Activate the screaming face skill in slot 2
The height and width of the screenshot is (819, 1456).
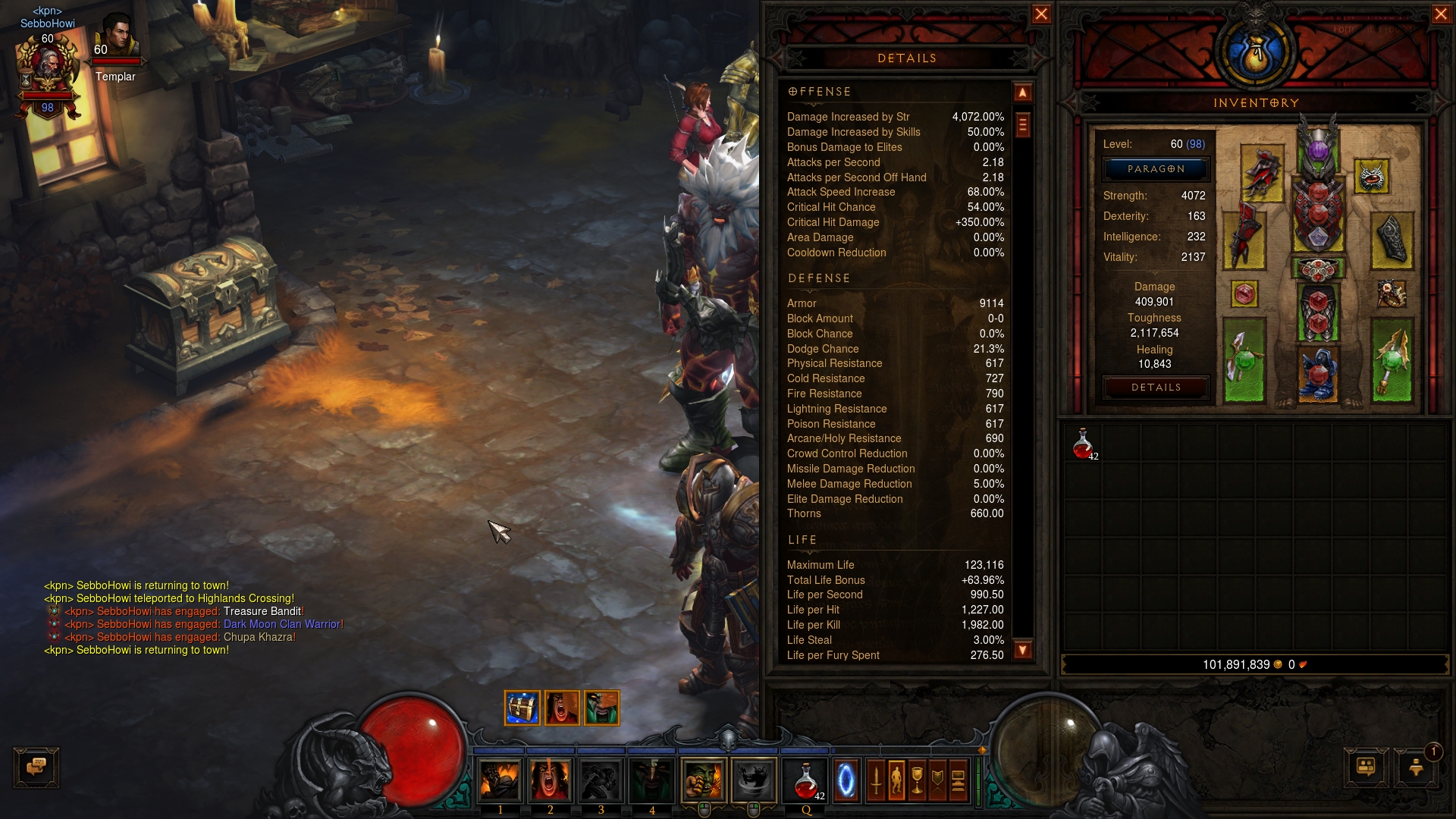pyautogui.click(x=551, y=780)
